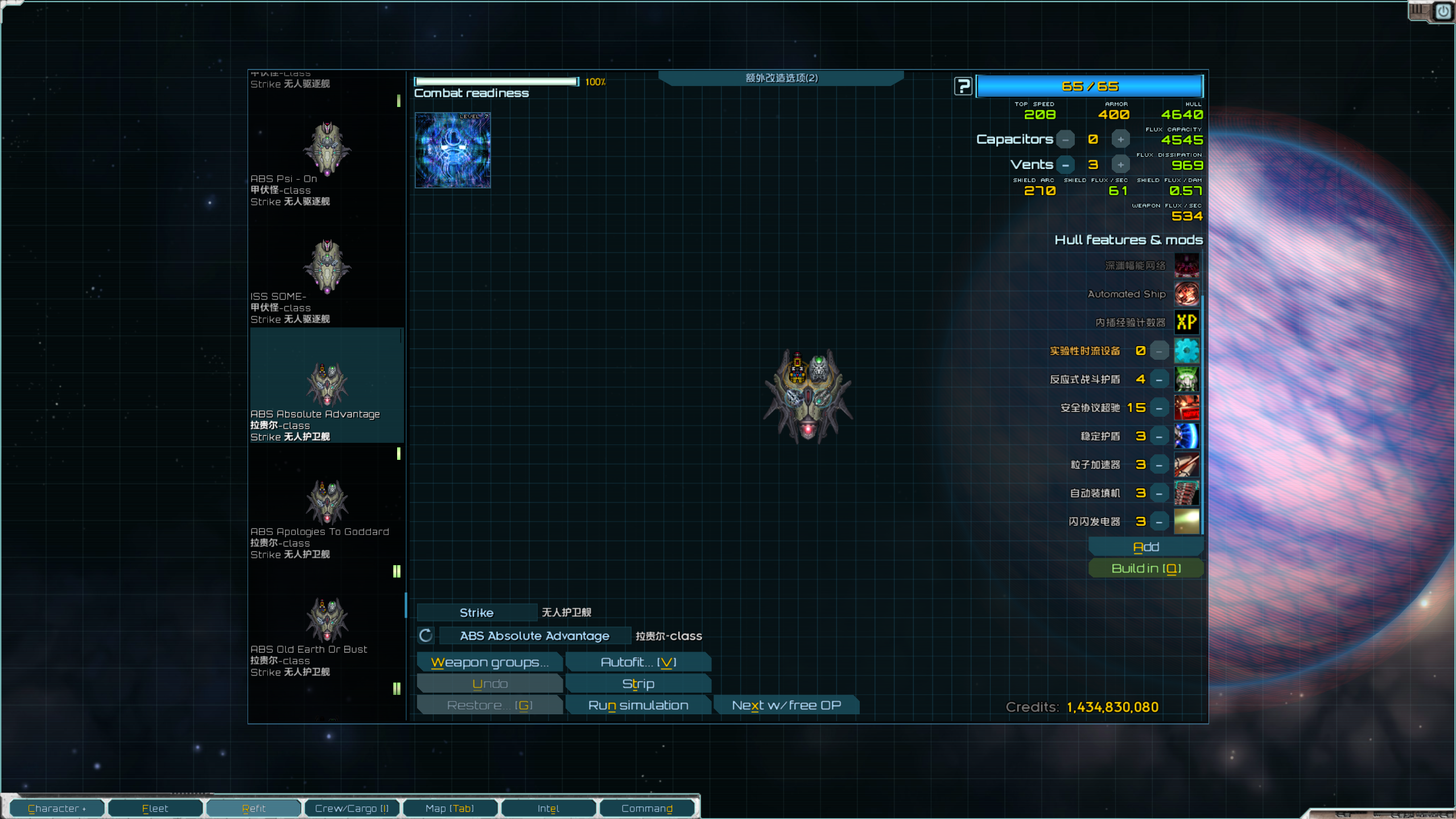Open the Crew/Cargo tab
The width and height of the screenshot is (1456, 819).
[x=352, y=808]
